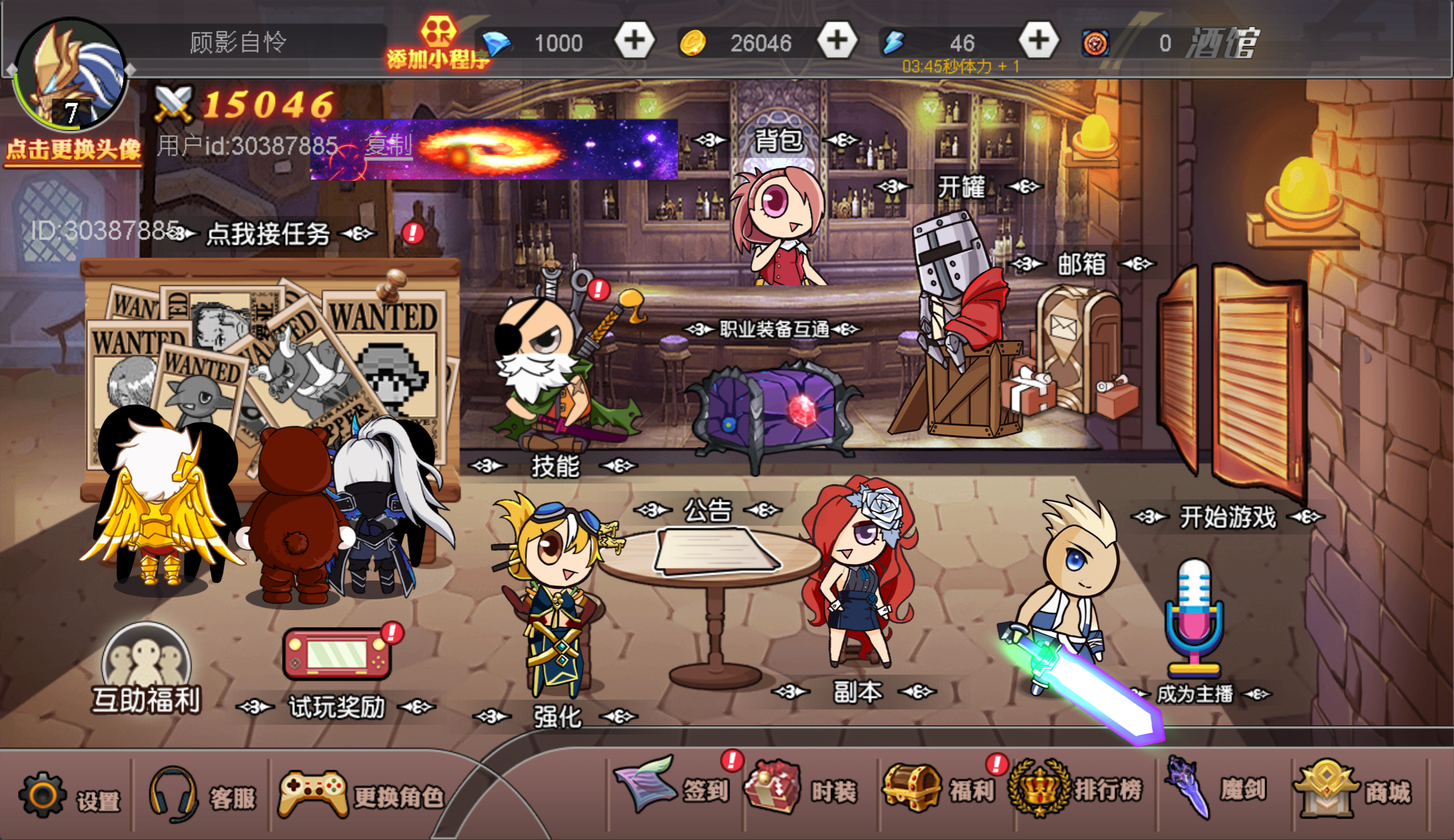Change avatar via 点击更换头像
The height and width of the screenshot is (840, 1454).
coord(72,149)
